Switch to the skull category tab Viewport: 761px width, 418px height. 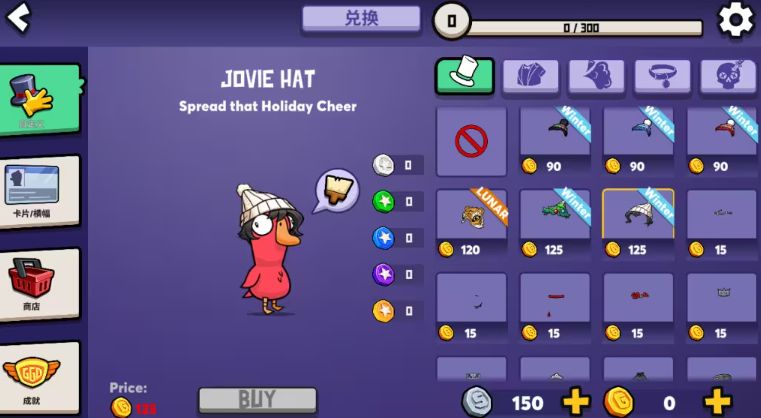pos(728,75)
